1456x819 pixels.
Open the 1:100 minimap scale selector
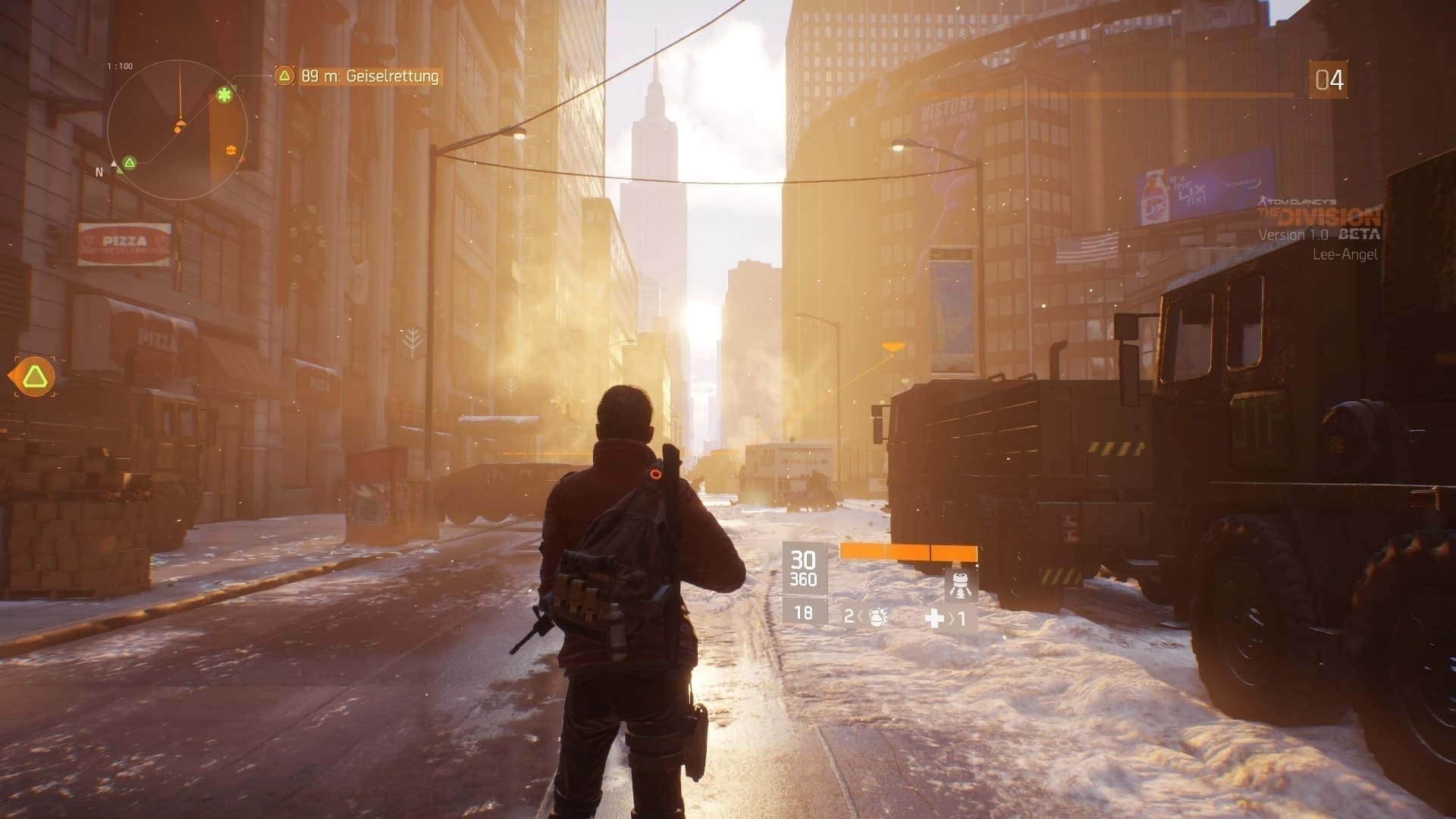pyautogui.click(x=120, y=65)
